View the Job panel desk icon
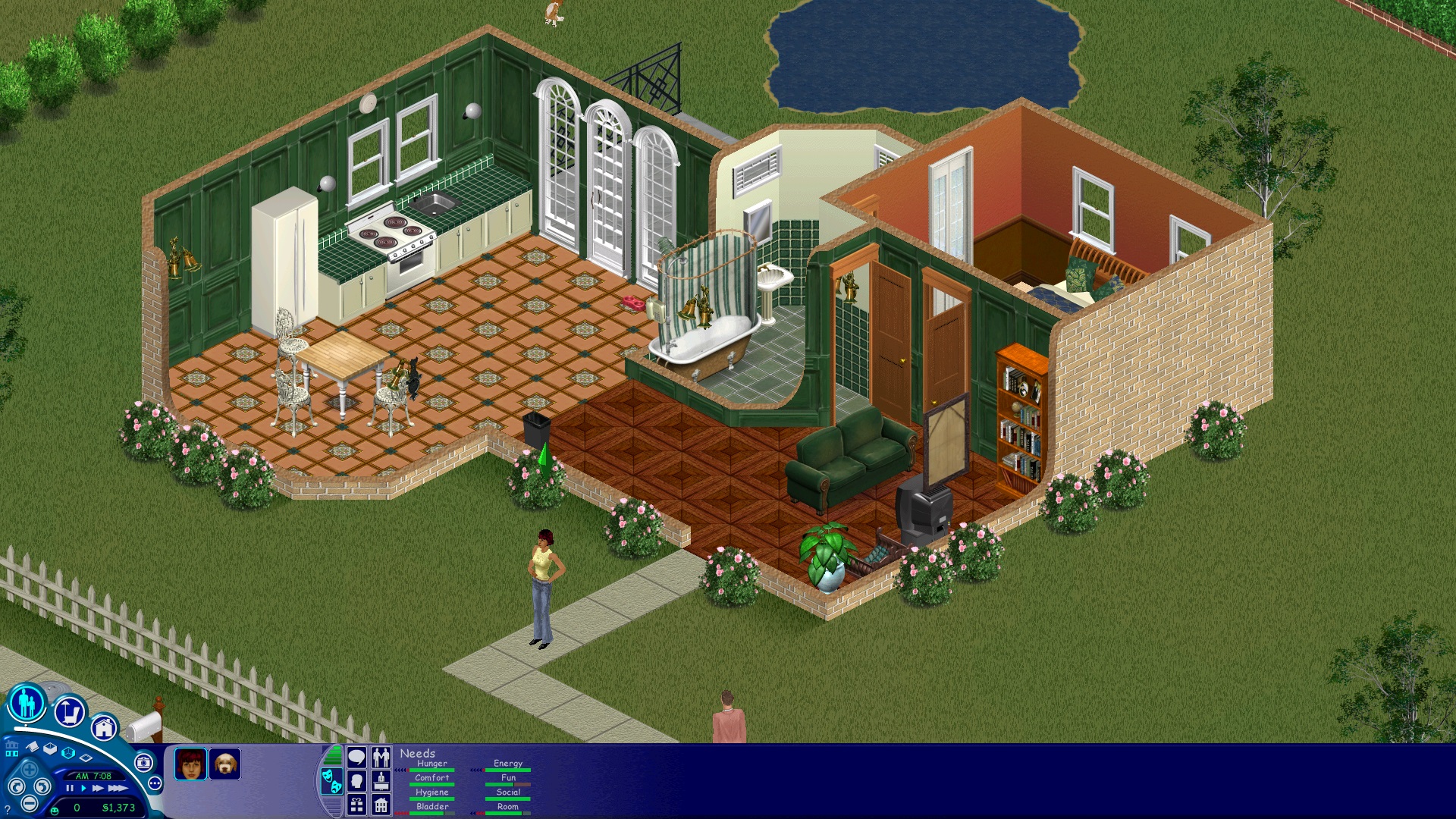The height and width of the screenshot is (819, 1456). tap(381, 783)
